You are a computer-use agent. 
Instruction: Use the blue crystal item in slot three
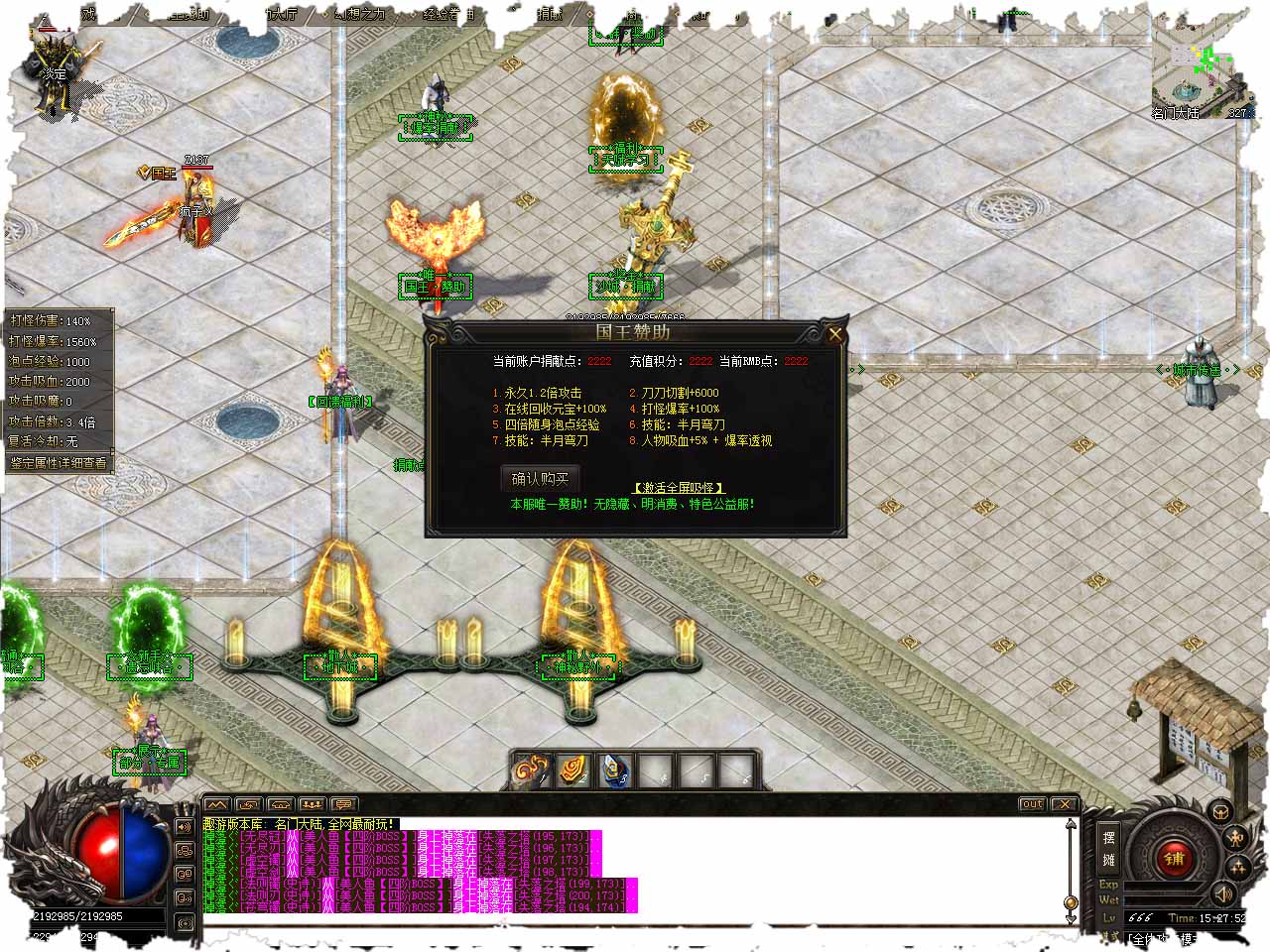tap(616, 769)
